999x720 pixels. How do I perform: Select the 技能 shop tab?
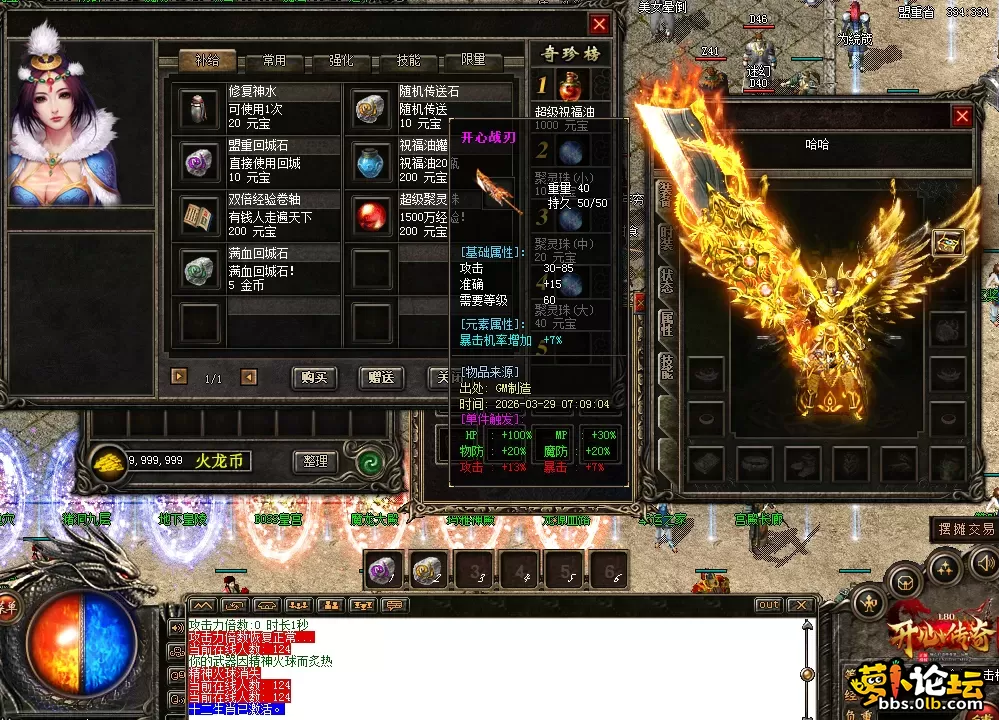[408, 61]
